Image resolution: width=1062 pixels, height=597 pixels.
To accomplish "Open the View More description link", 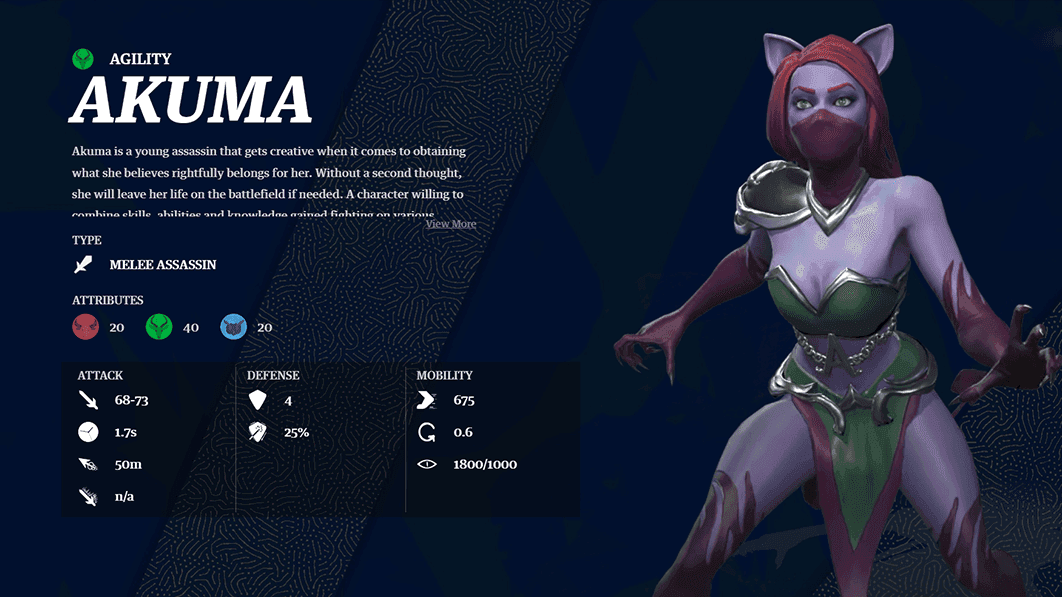I will [451, 224].
